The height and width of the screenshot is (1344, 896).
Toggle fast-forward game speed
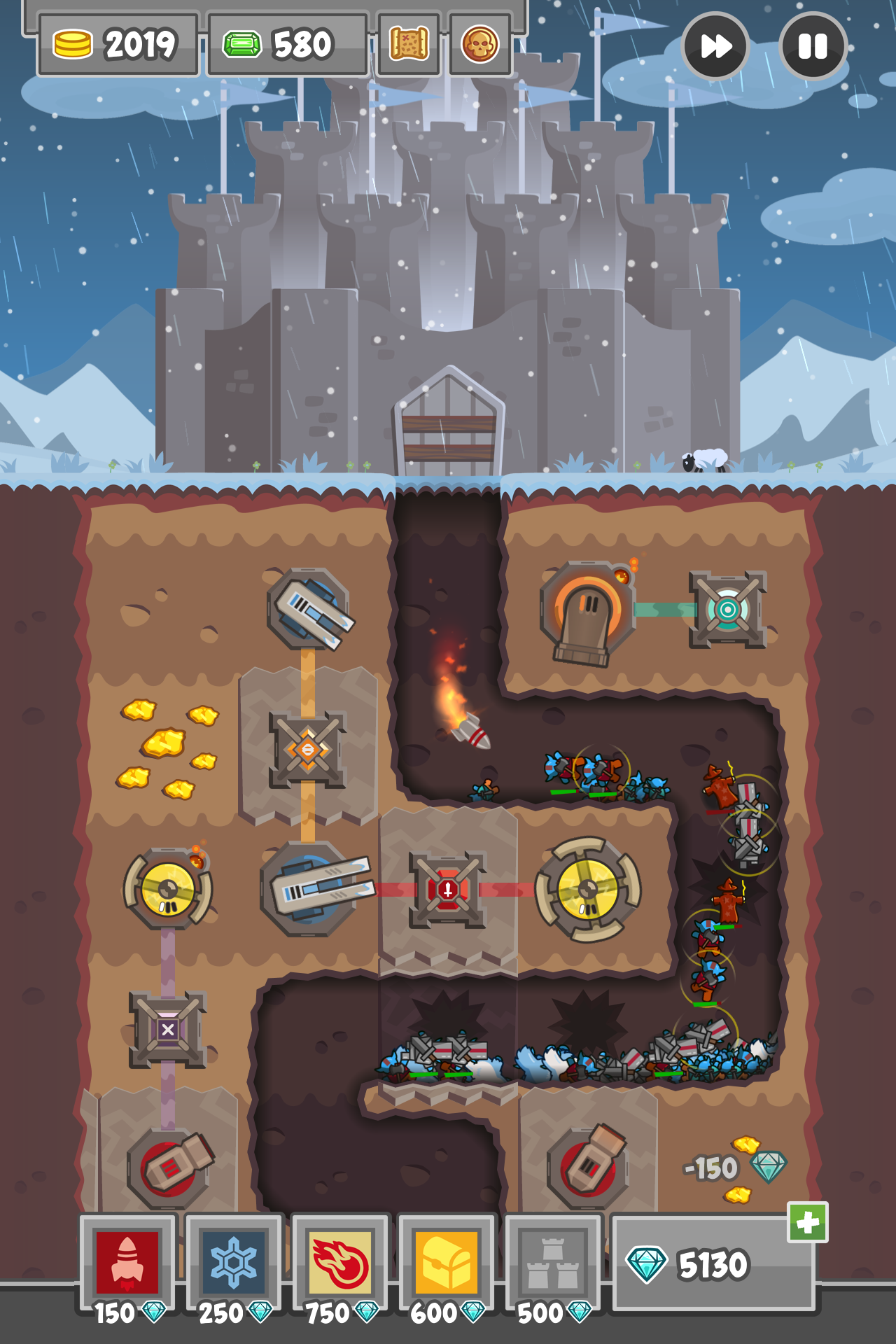pos(715,45)
